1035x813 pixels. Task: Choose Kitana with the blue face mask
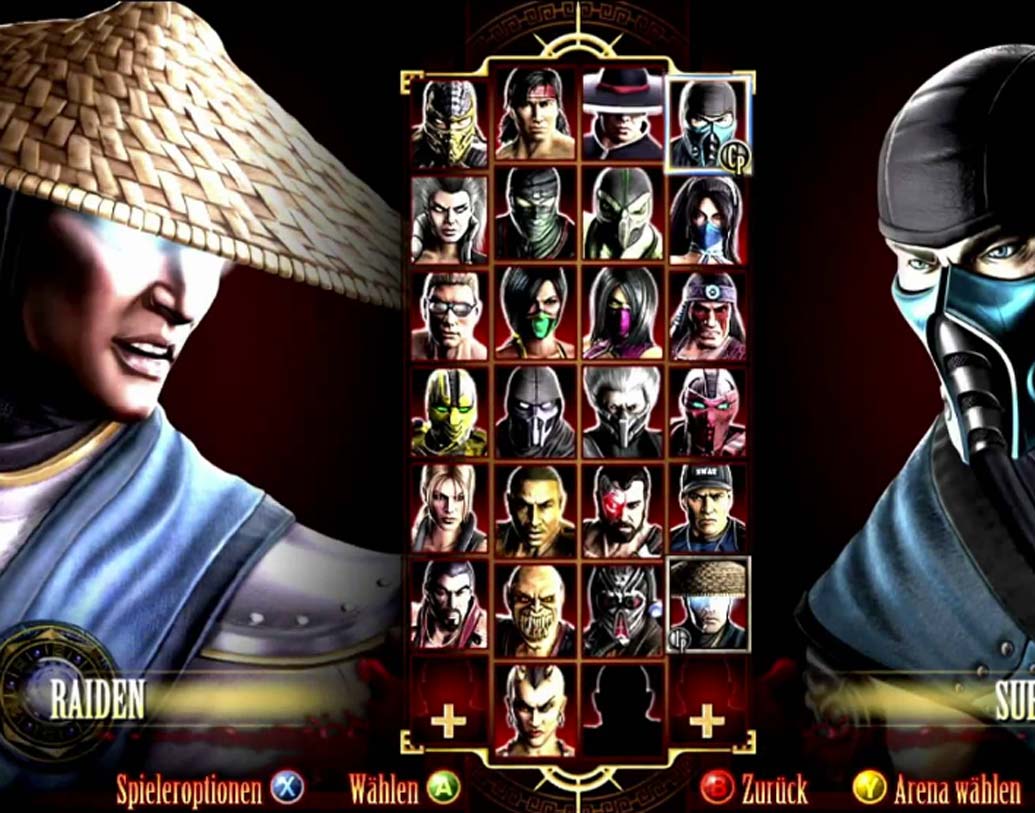(707, 220)
